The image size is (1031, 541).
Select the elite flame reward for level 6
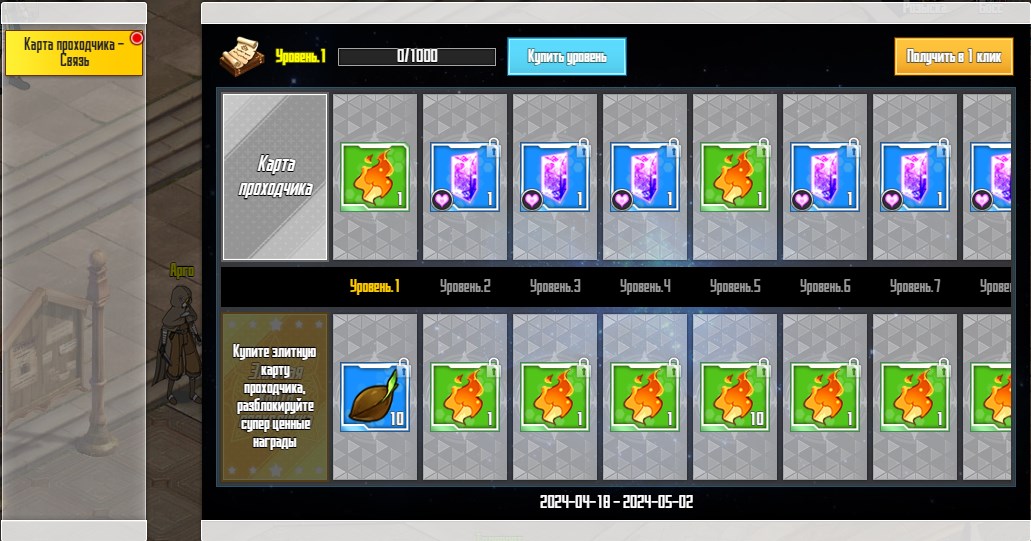coord(825,396)
